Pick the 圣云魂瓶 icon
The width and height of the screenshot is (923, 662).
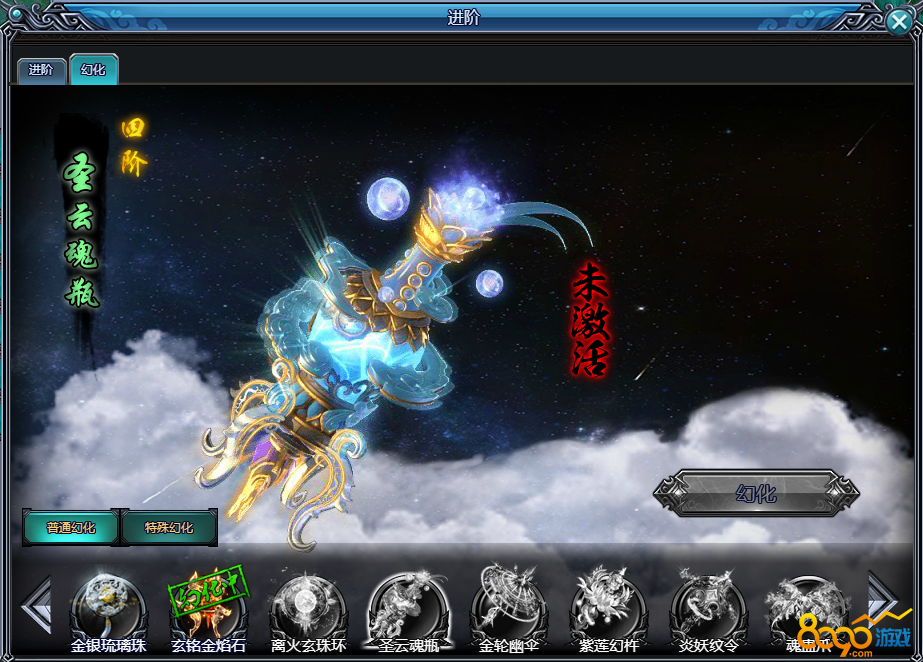click(x=407, y=604)
